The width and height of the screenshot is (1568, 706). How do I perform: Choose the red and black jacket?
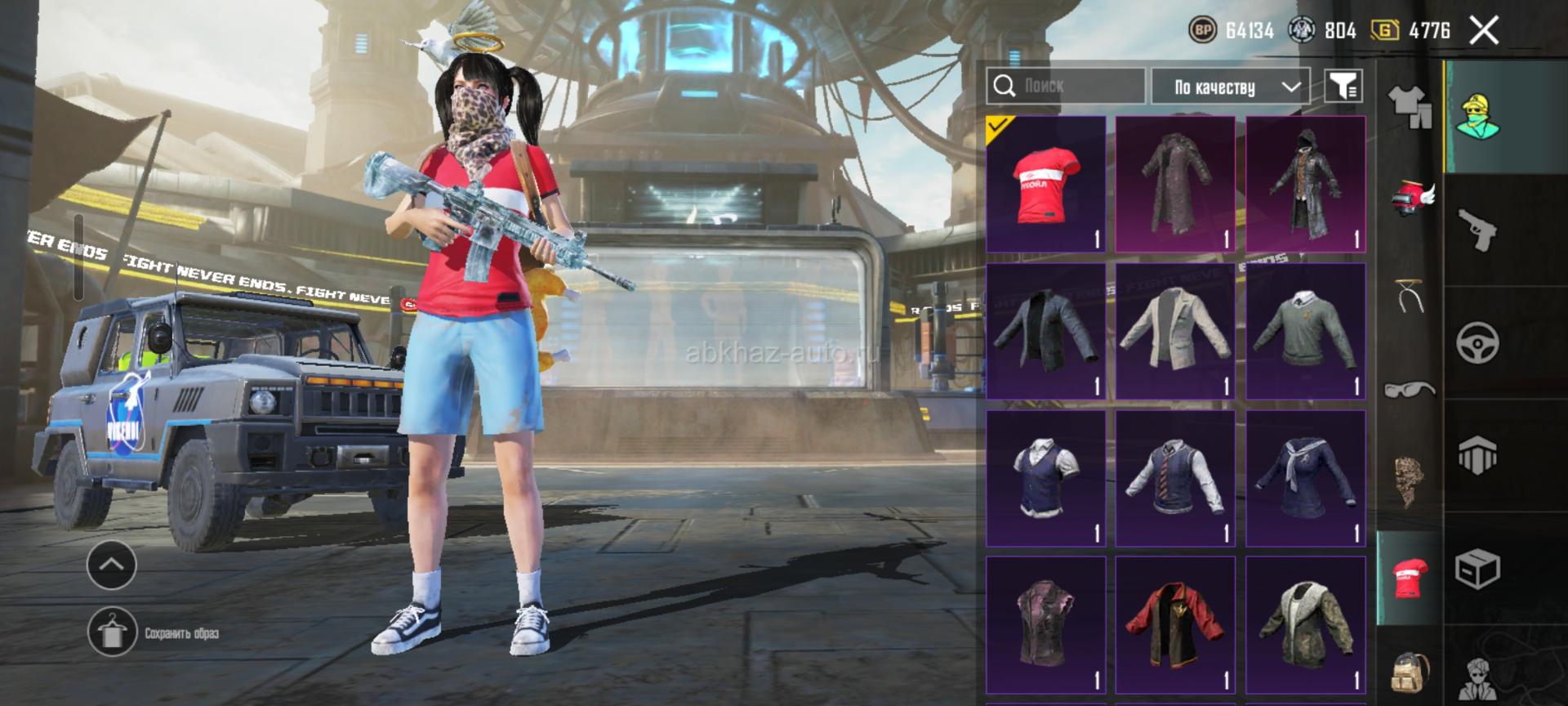[x=1175, y=625]
